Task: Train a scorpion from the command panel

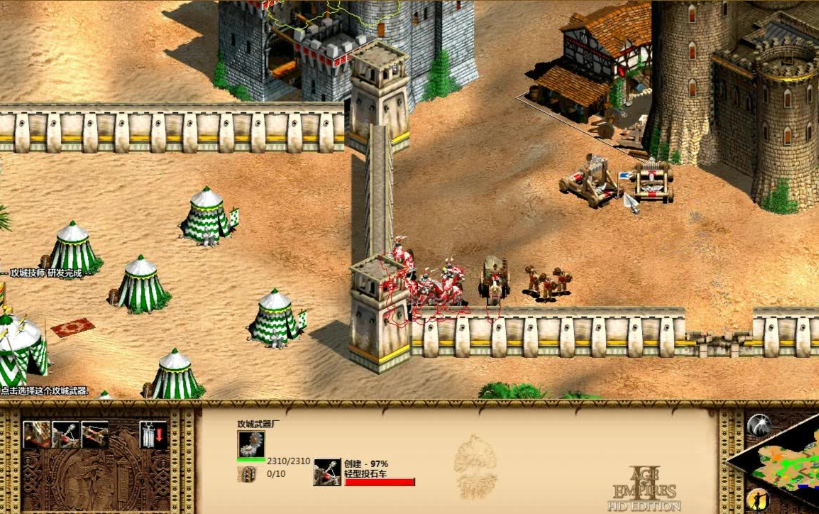Action: pos(95,434)
